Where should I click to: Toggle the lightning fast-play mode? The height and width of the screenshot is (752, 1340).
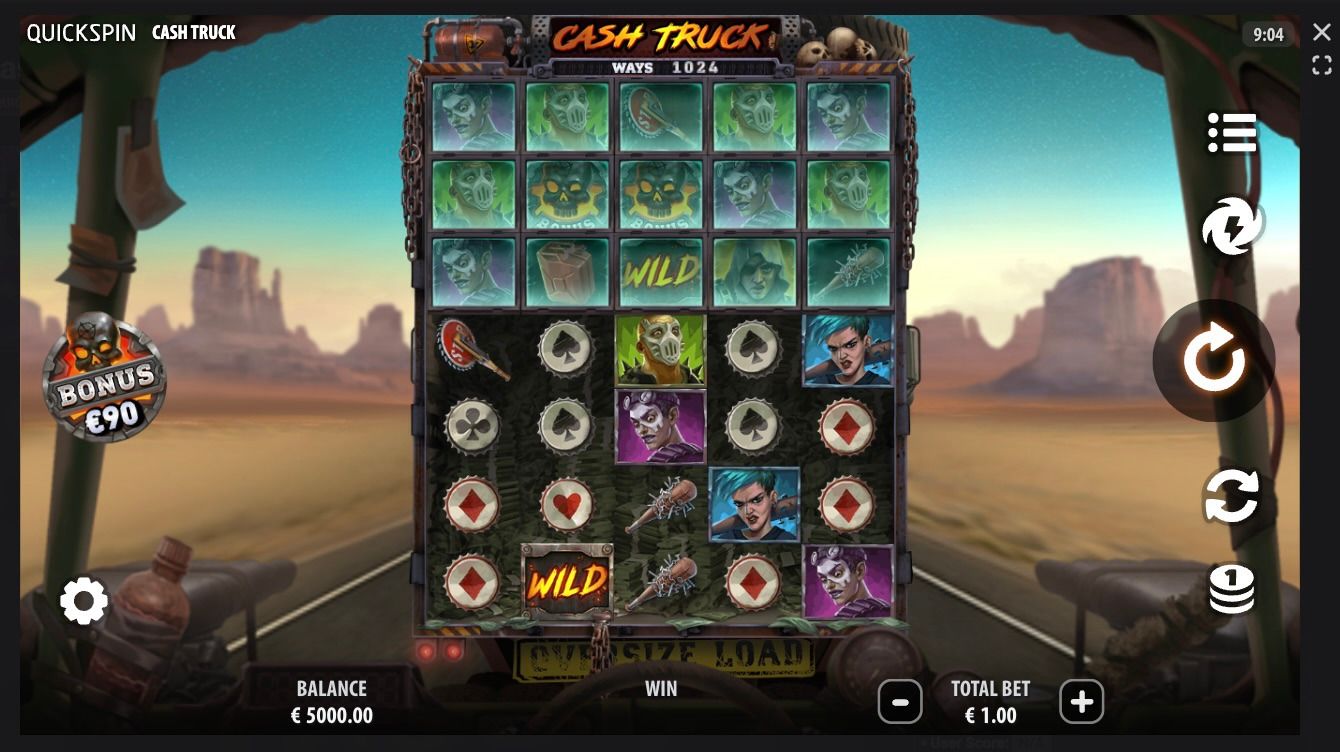coord(1232,226)
